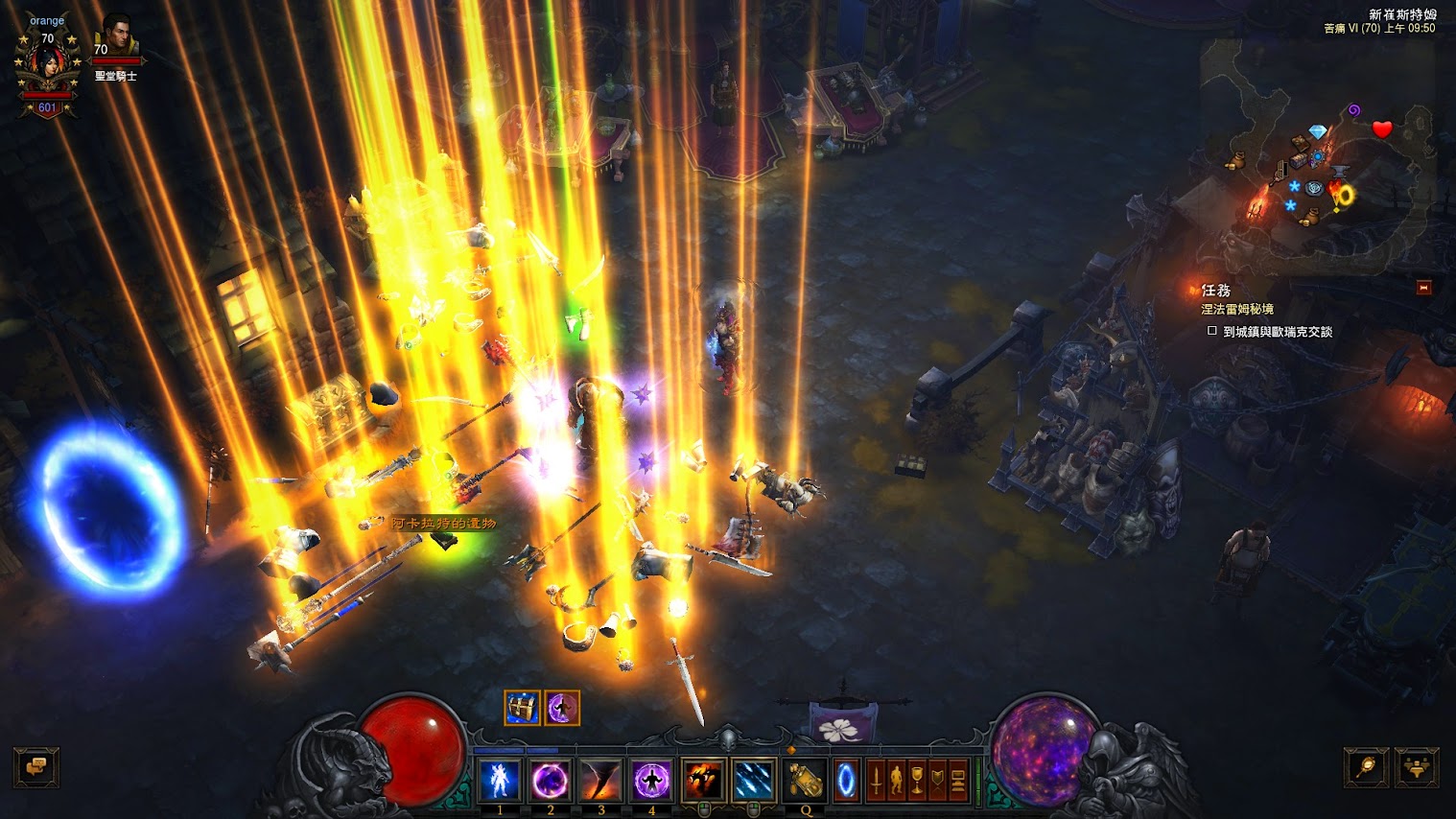The image size is (1456, 819).
Task: Open the achievements goblet icon
Action: point(917,780)
